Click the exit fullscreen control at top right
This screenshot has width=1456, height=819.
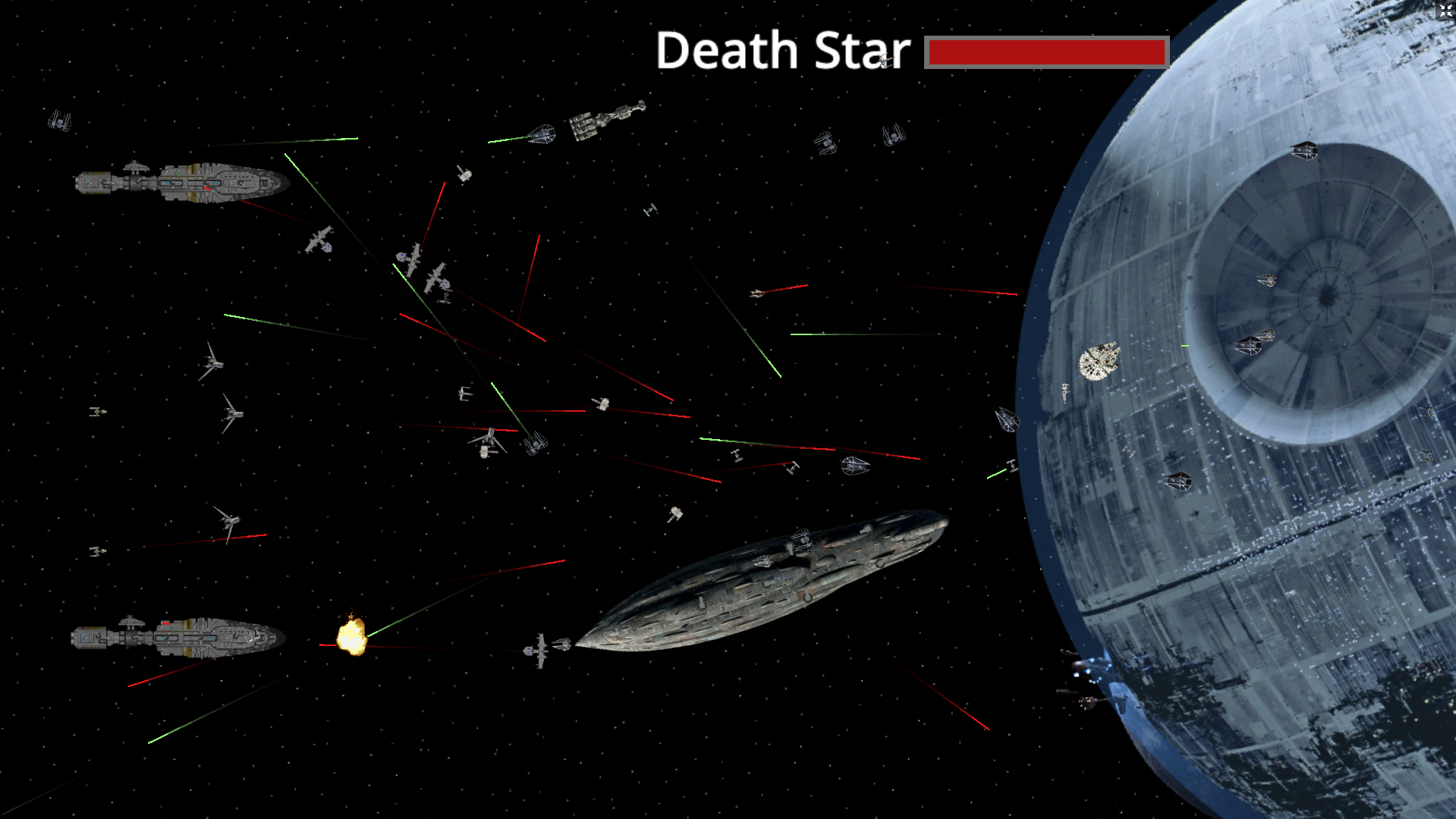(1445, 10)
